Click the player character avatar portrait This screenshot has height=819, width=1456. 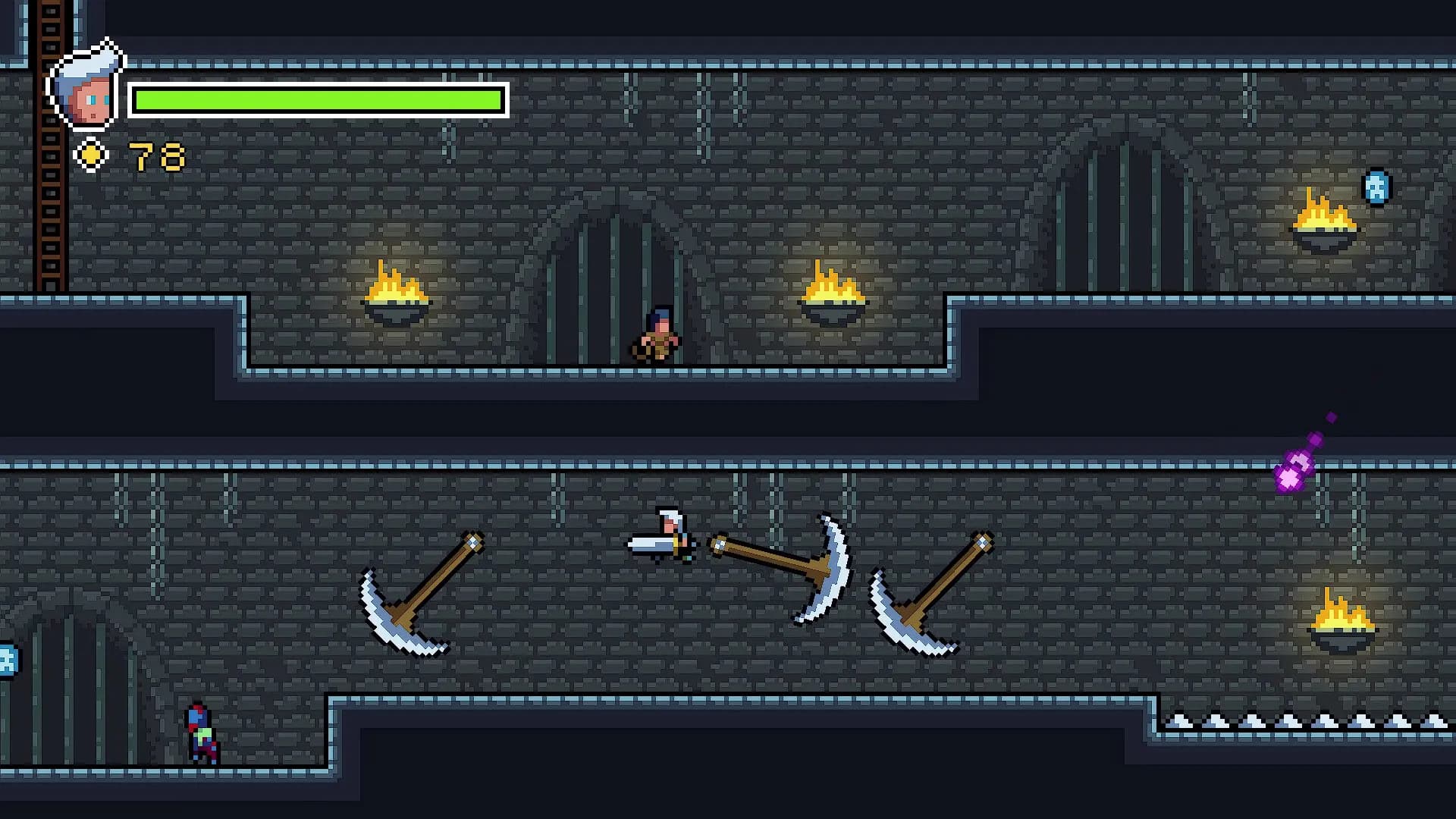coord(85,87)
